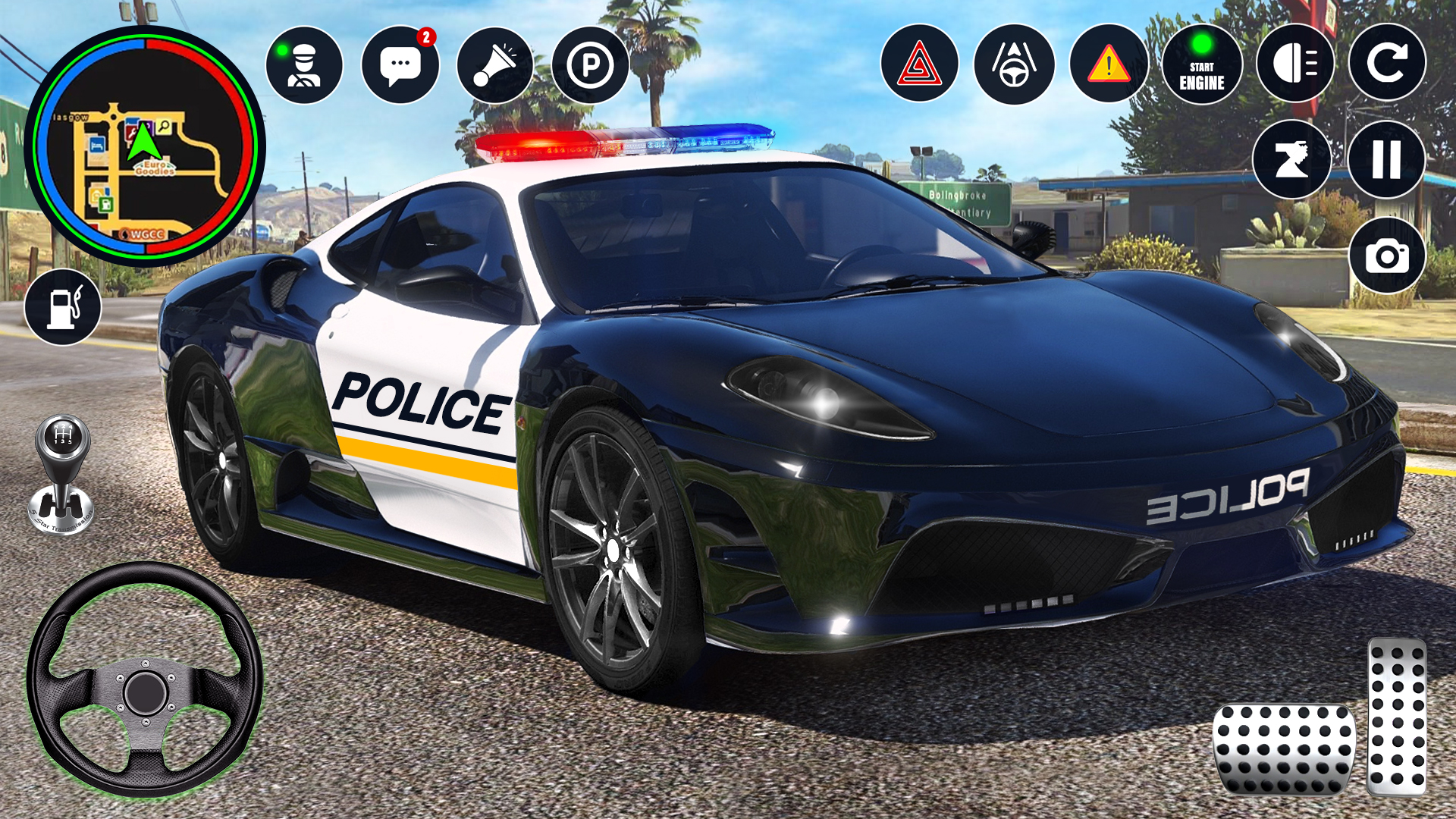Open the police officer profile icon

click(x=306, y=64)
